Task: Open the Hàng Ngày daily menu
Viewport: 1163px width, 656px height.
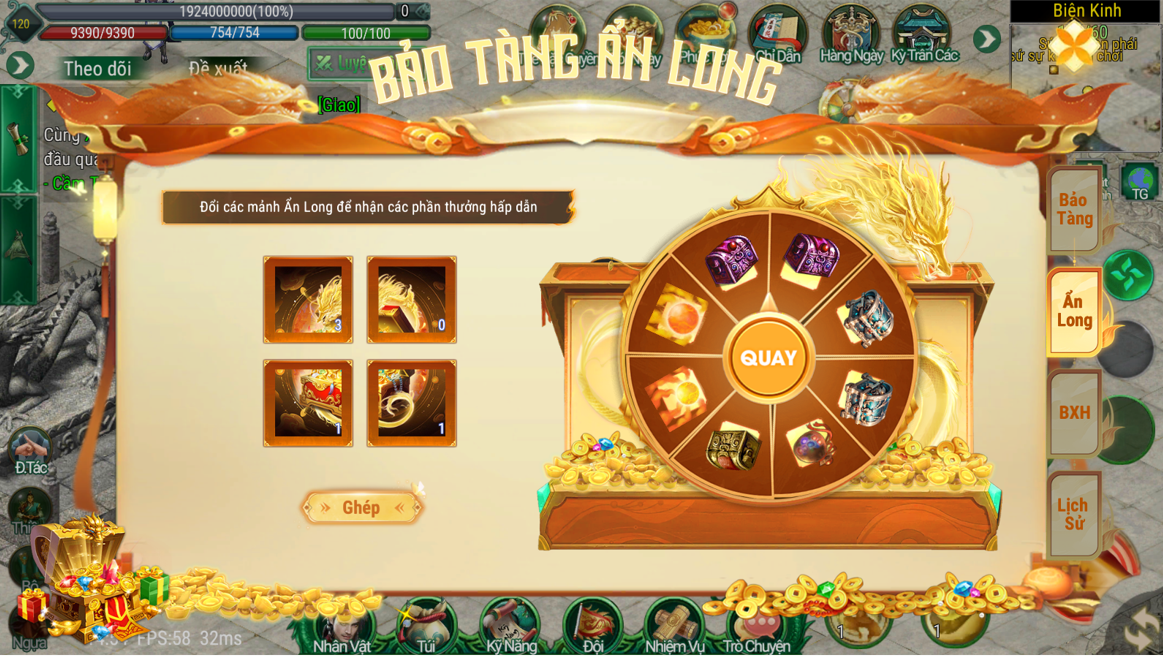Action: point(851,35)
